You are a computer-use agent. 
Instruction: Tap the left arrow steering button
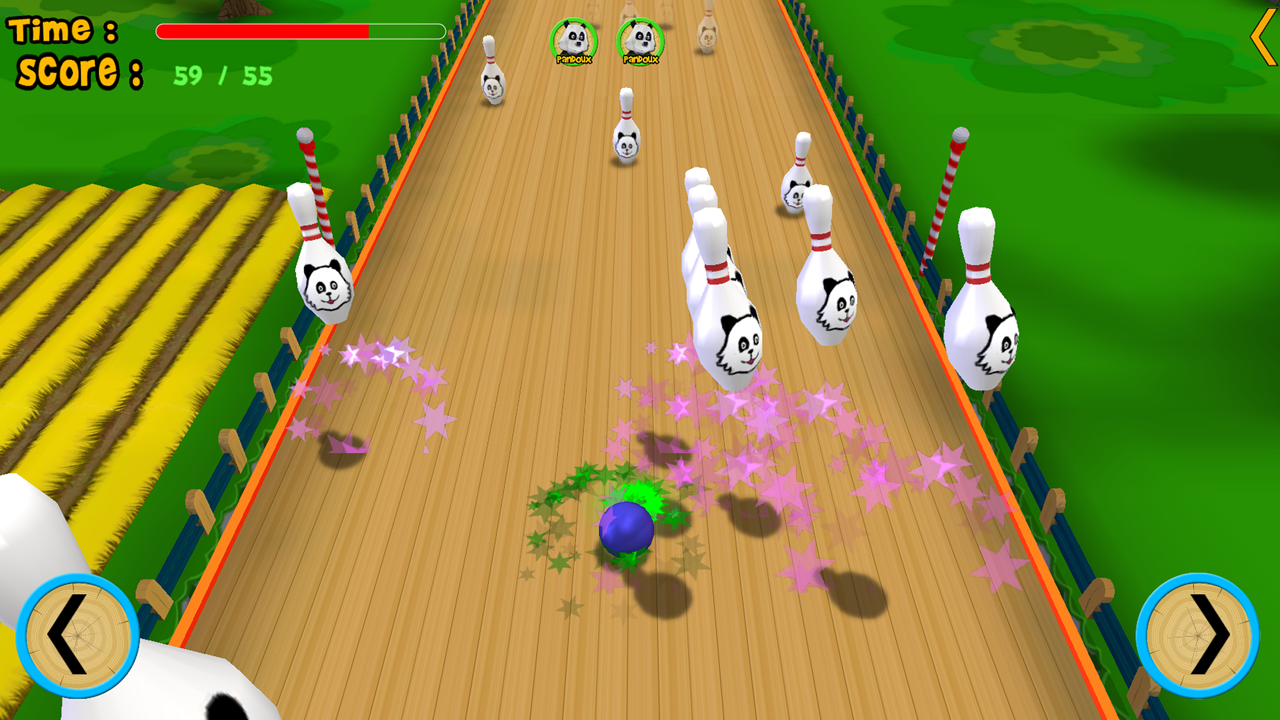(77, 636)
